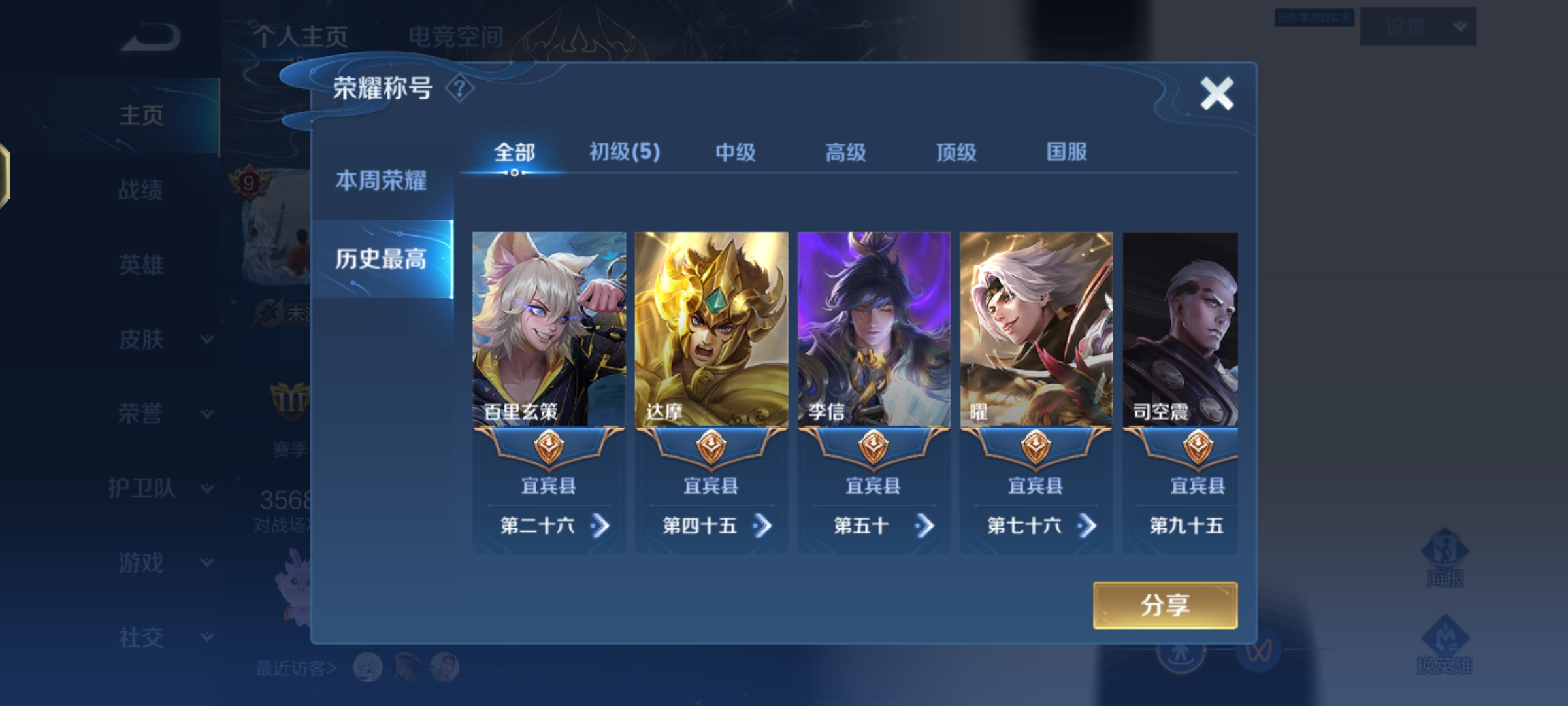Open the 设置 dropdown
Image resolution: width=1568 pixels, height=706 pixels.
1417,27
